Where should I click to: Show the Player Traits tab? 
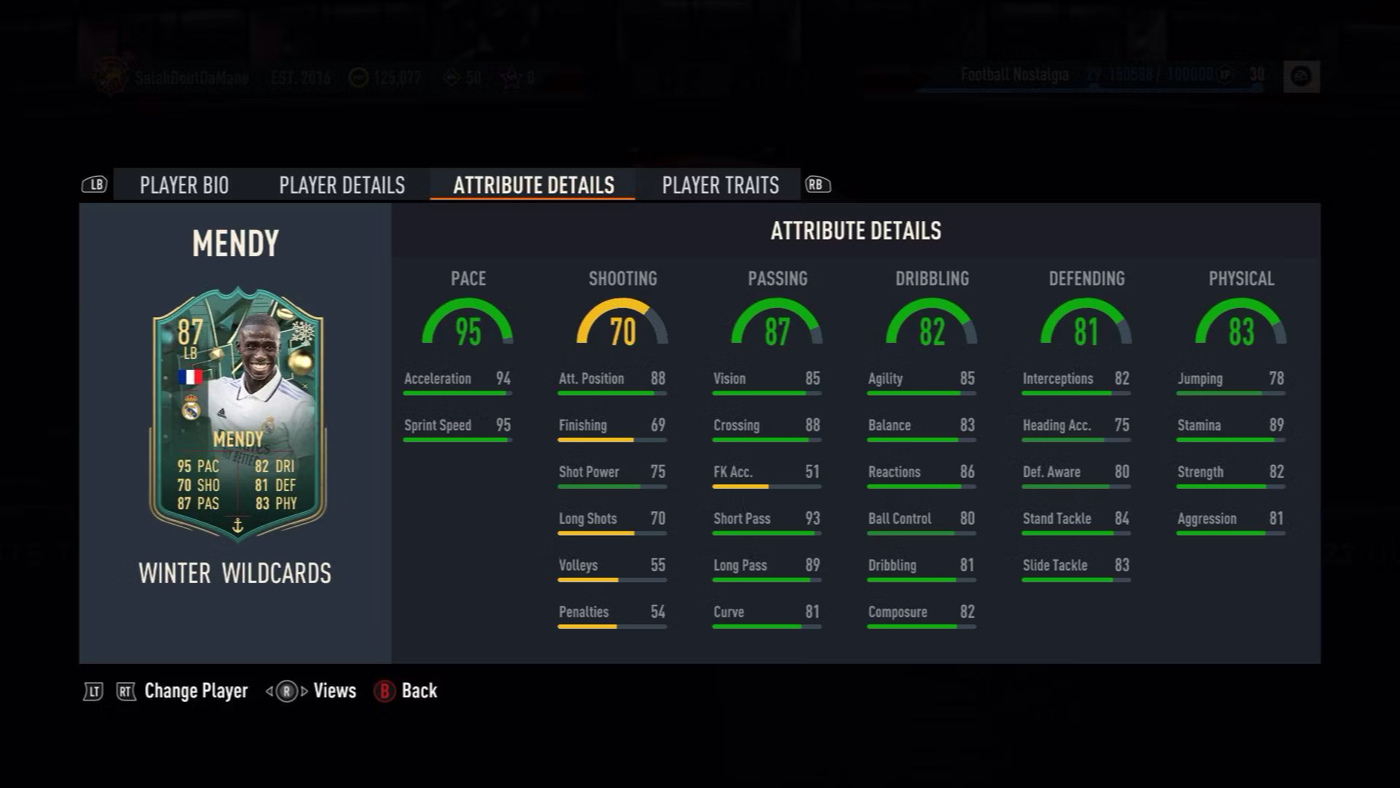[720, 185]
